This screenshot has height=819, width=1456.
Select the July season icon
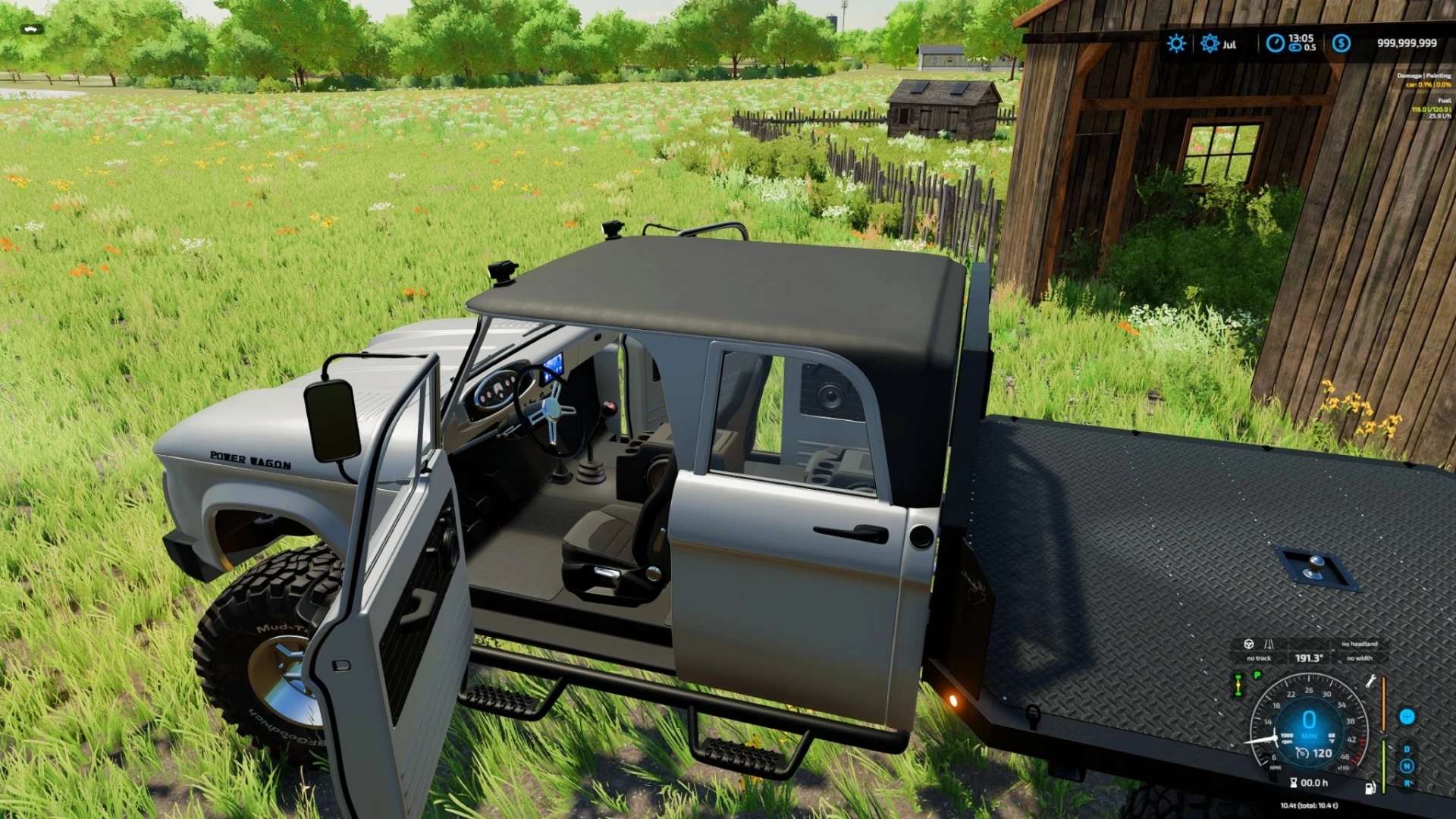click(x=1210, y=43)
